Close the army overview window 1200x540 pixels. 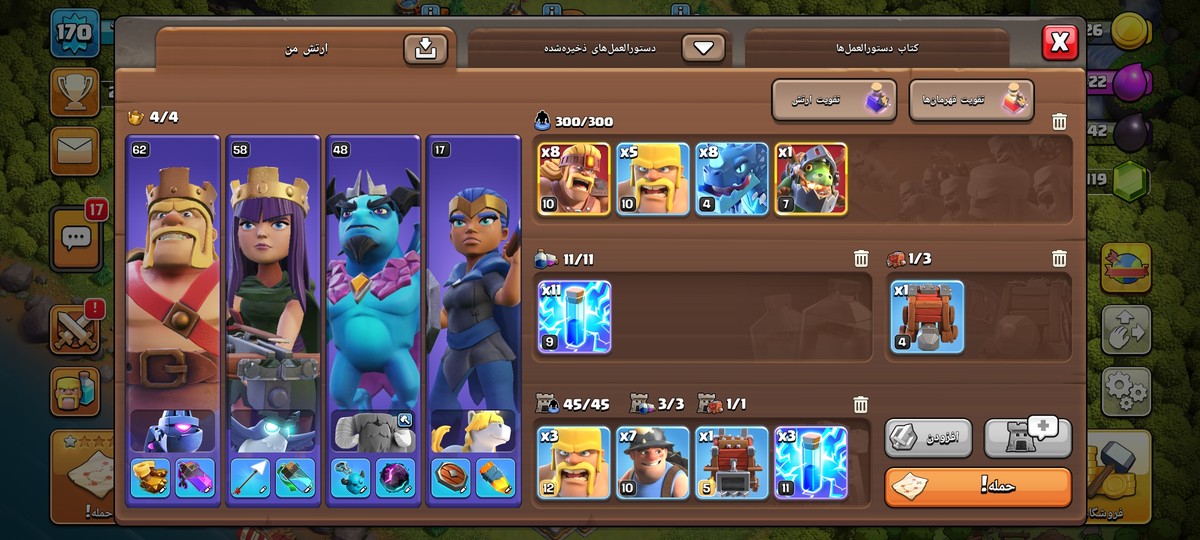click(x=1059, y=43)
